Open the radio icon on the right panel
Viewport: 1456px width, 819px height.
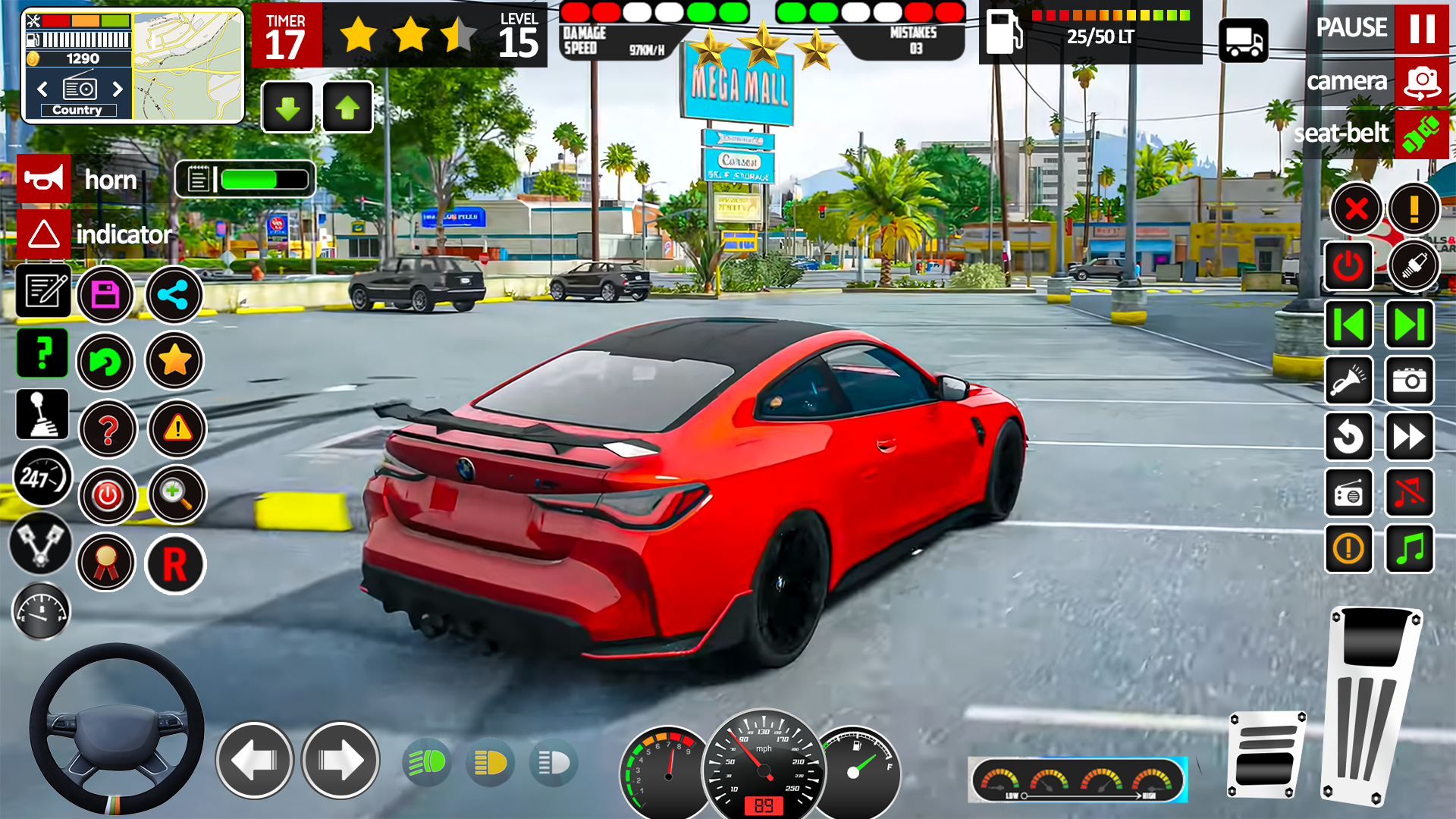pyautogui.click(x=1350, y=493)
